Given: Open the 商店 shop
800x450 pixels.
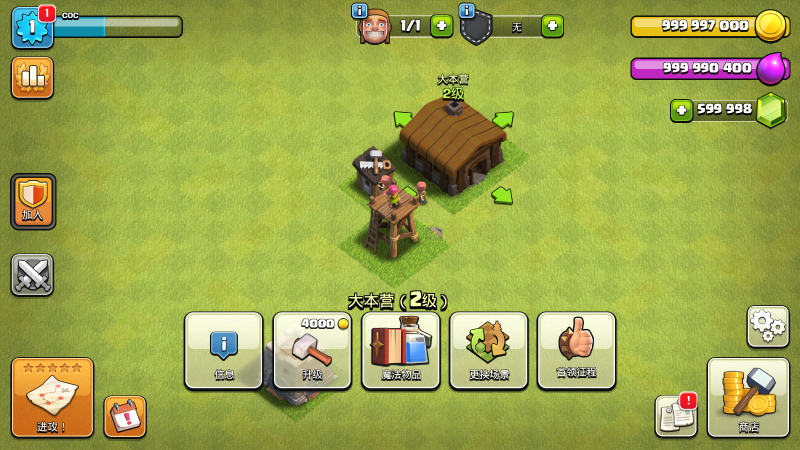Looking at the screenshot, I should (x=748, y=397).
